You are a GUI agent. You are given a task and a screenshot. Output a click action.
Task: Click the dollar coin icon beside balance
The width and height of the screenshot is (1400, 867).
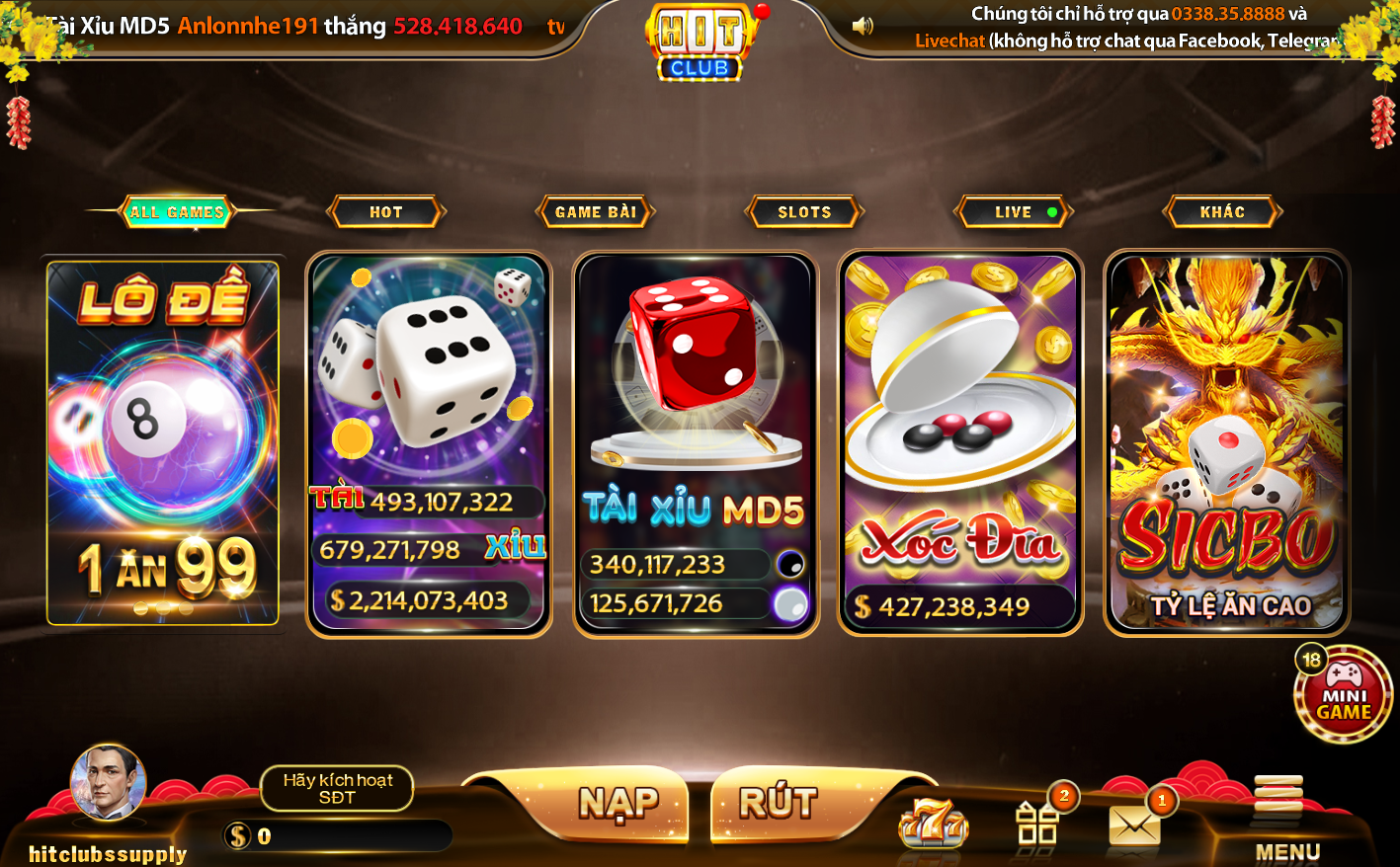coord(236,836)
